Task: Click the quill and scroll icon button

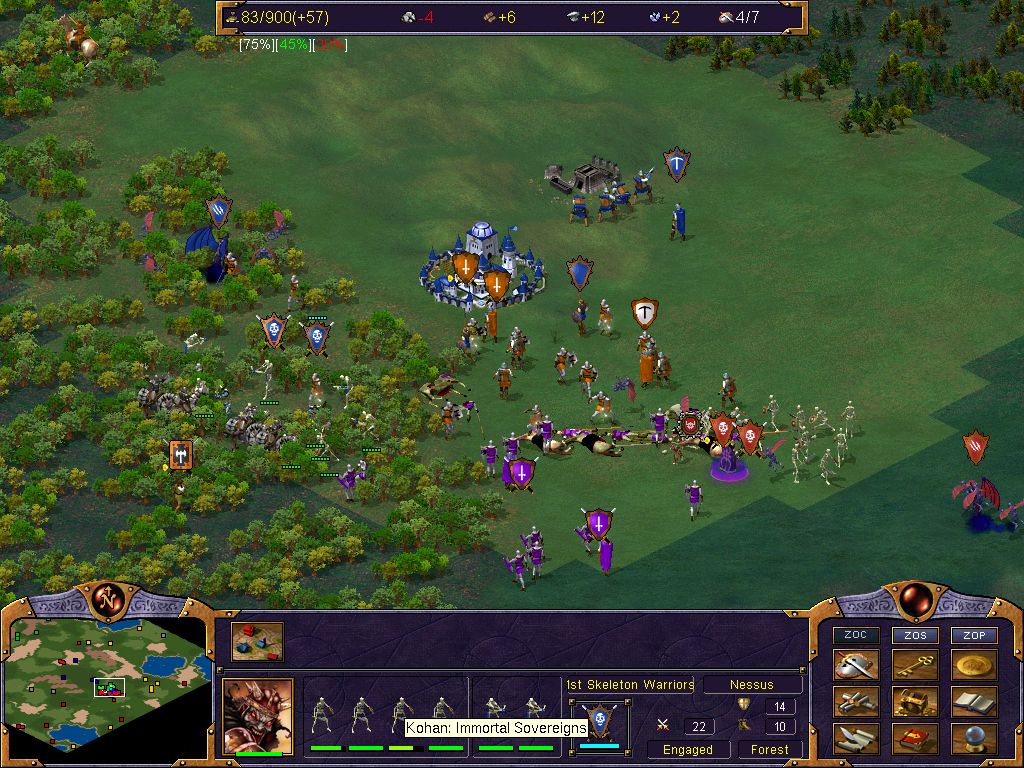Action: (856, 739)
